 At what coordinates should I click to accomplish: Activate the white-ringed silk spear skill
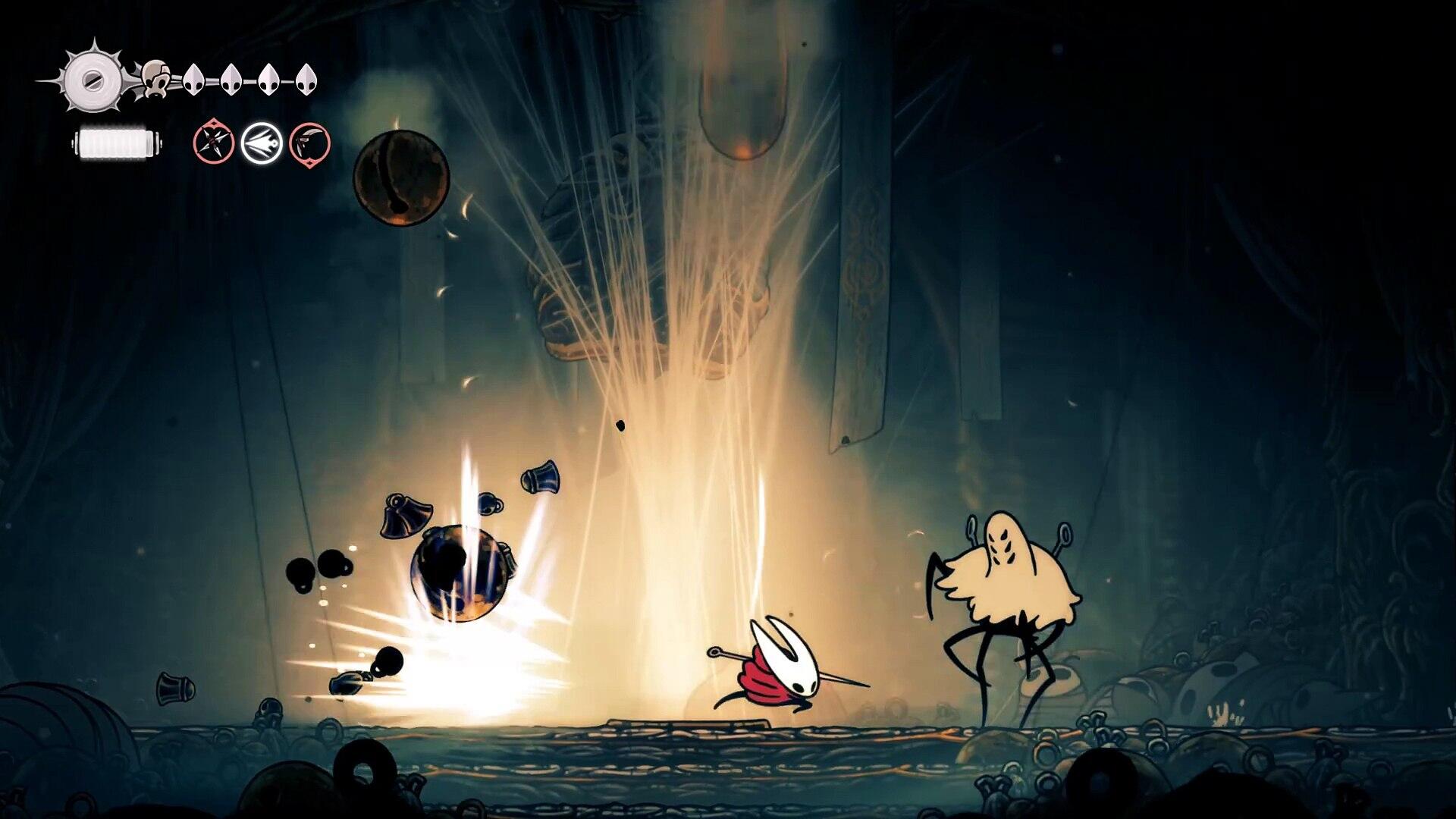[x=262, y=143]
